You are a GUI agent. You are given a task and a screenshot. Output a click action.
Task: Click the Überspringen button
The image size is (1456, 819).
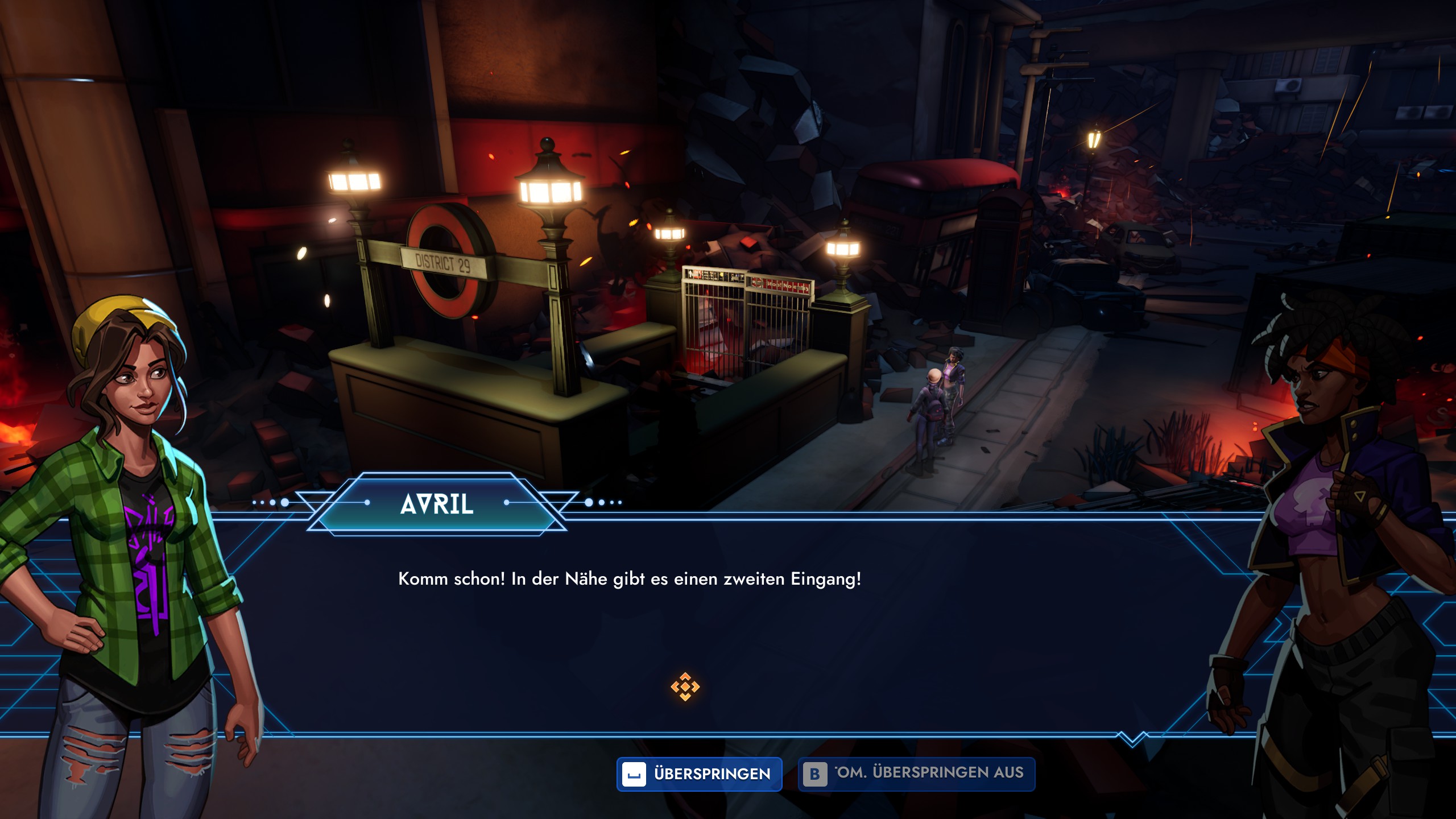[699, 774]
